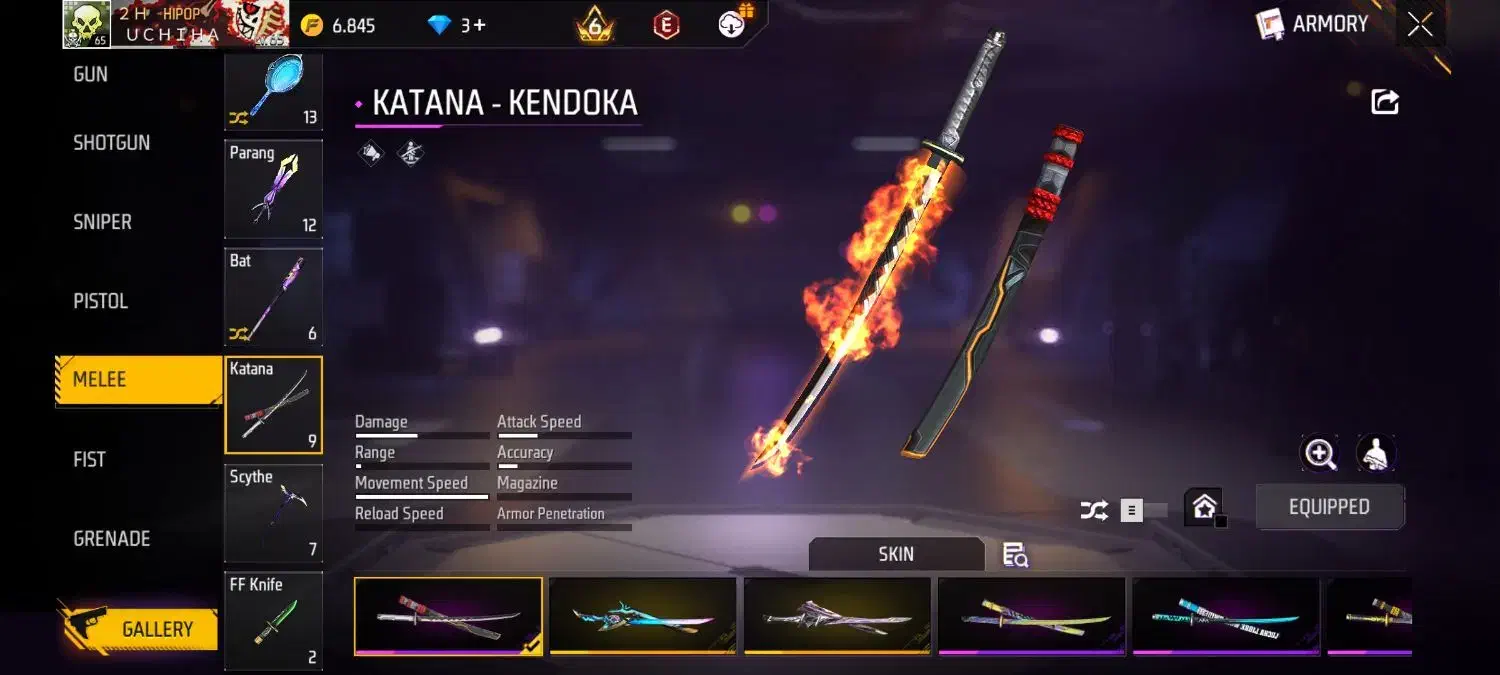Select the SNIPER category

coord(102,222)
